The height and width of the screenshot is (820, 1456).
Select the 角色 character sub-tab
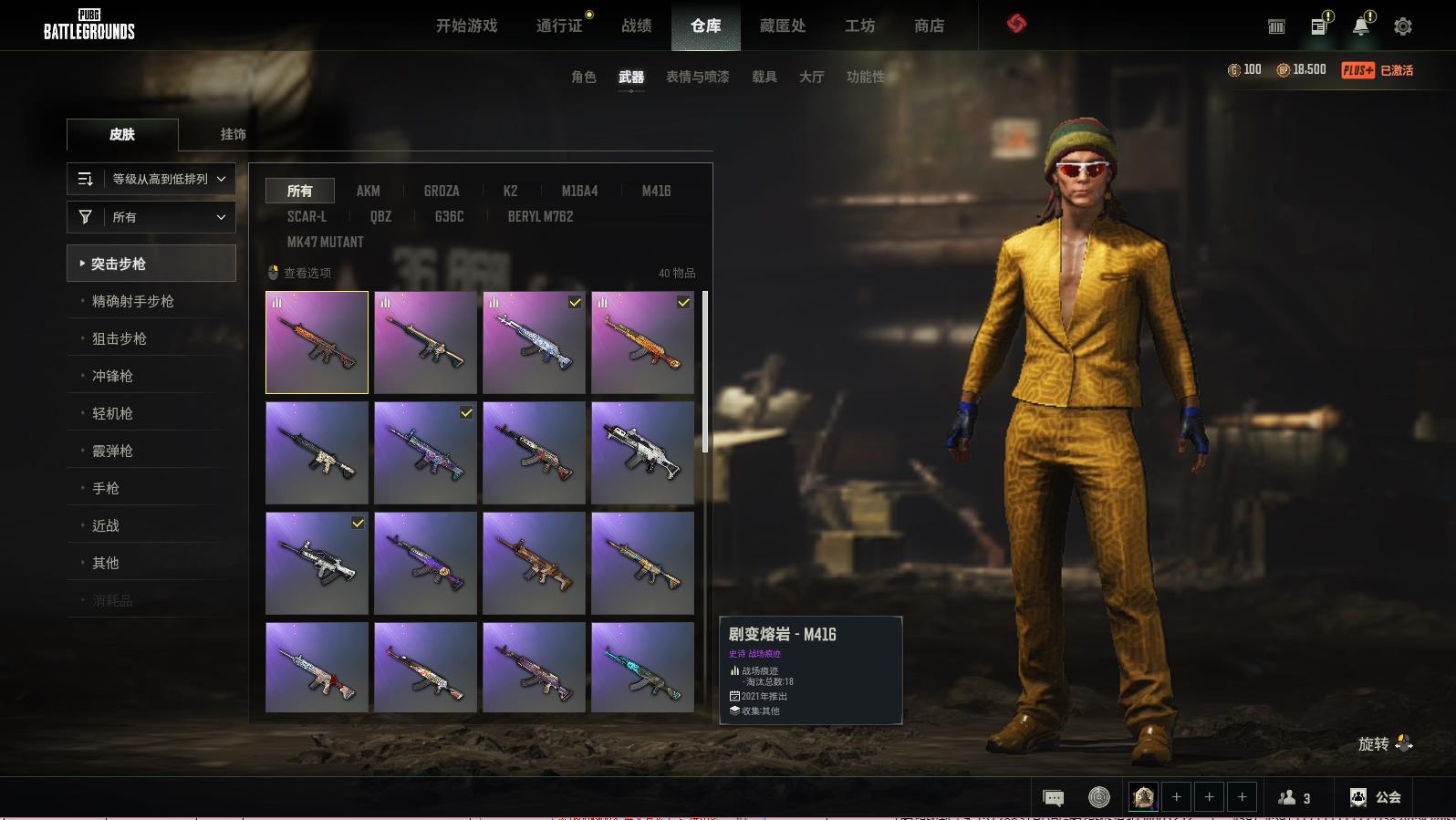click(x=583, y=77)
